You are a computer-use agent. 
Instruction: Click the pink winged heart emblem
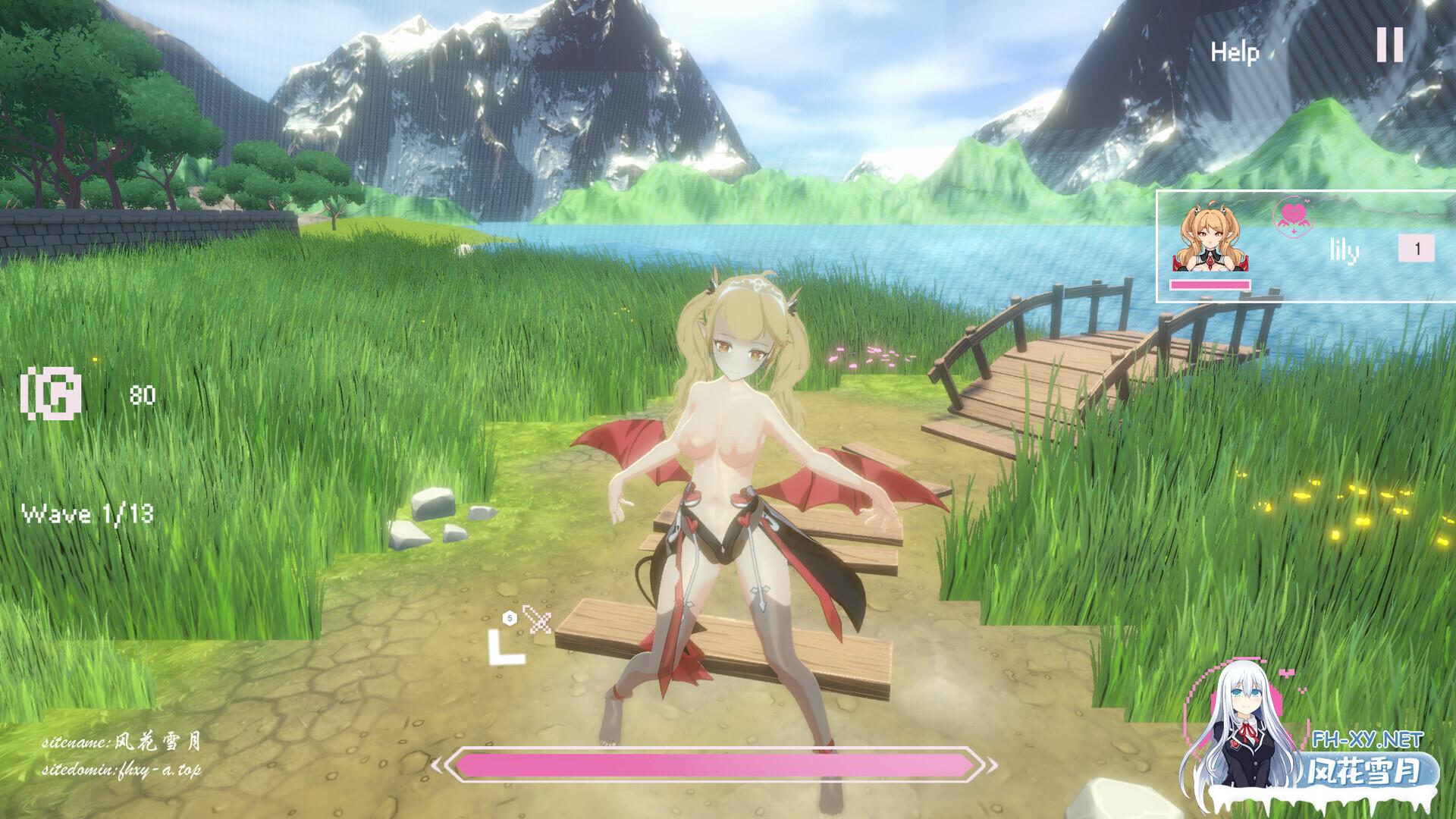(x=1294, y=217)
